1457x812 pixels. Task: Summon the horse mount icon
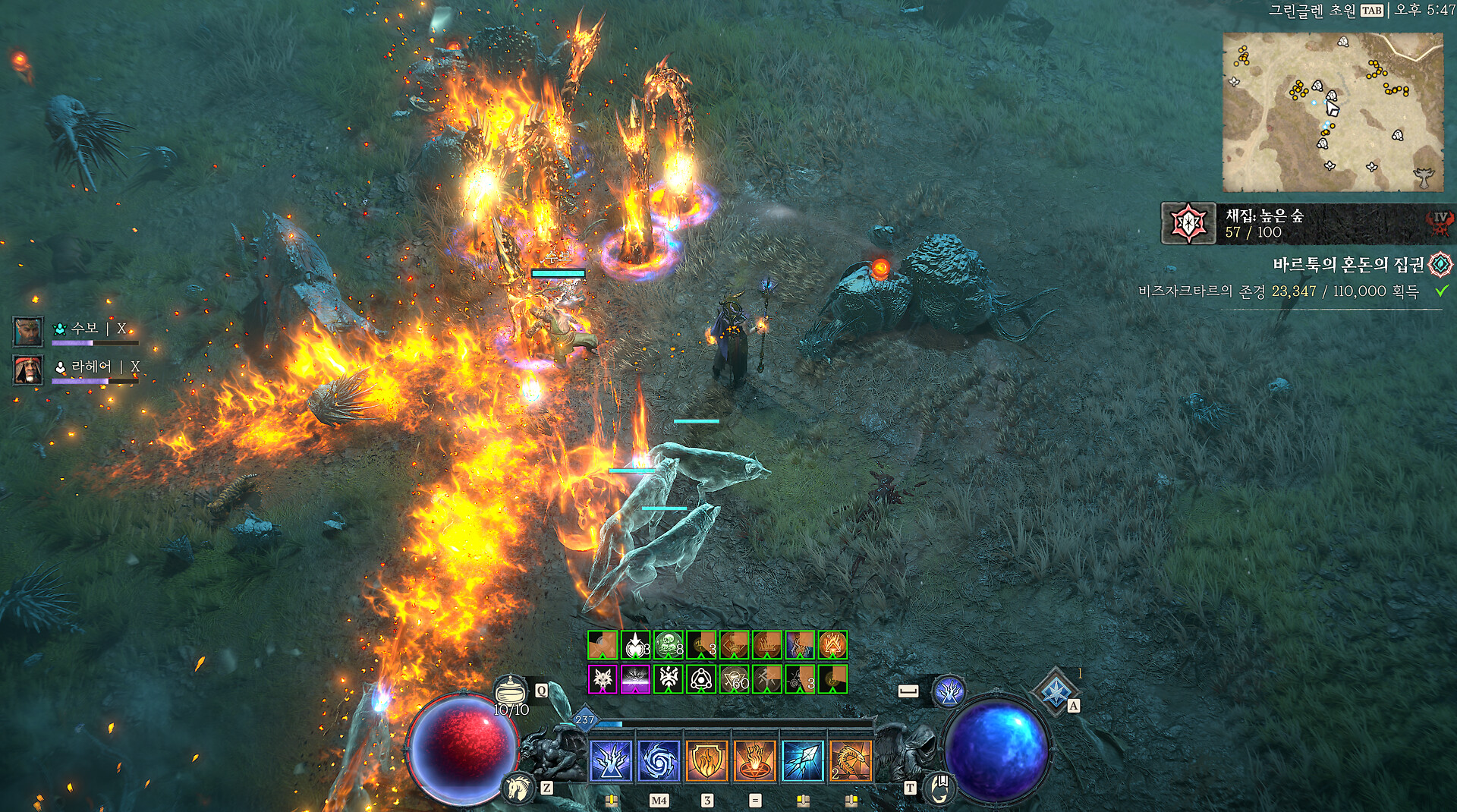tap(518, 787)
